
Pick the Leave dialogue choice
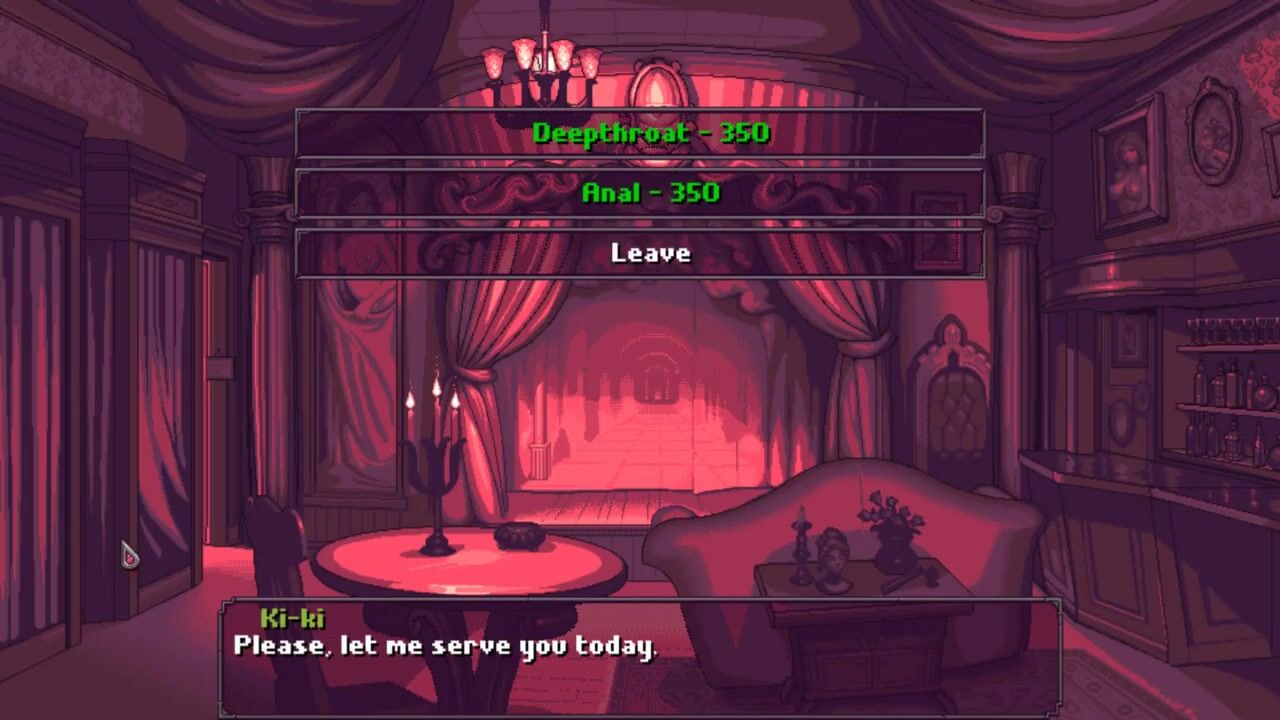[640, 253]
